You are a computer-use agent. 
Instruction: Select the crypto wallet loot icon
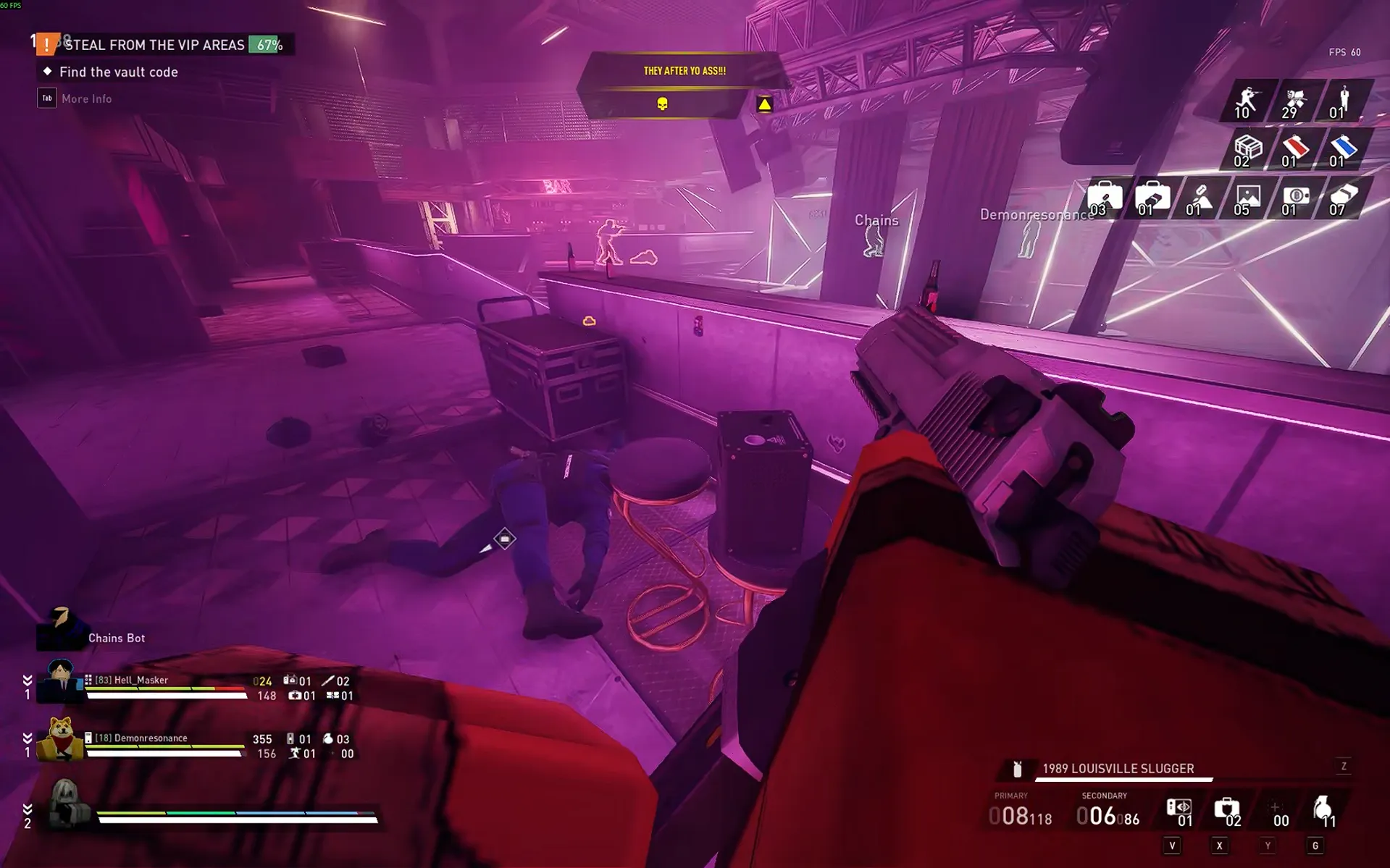click(x=1294, y=198)
